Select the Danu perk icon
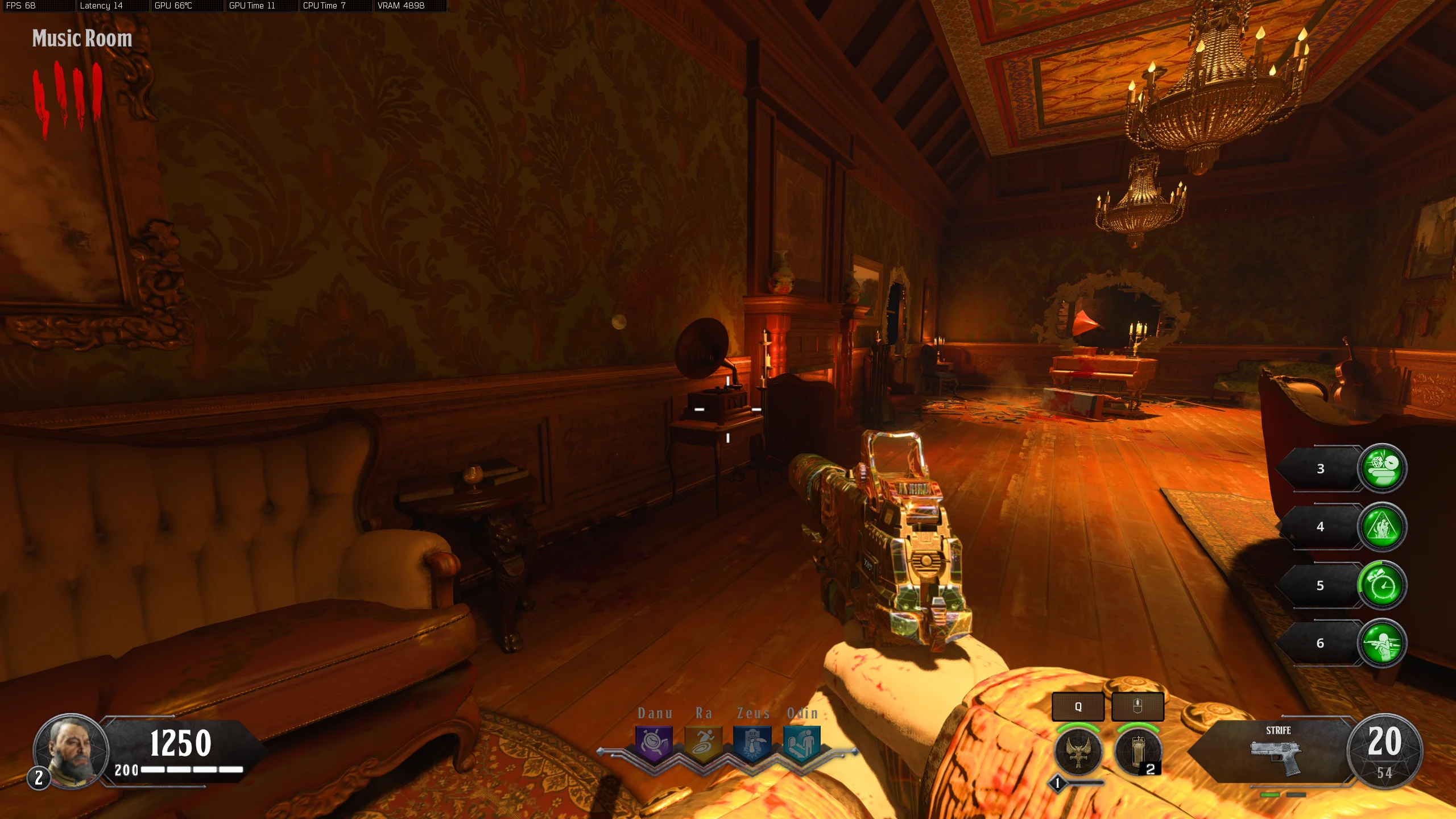This screenshot has width=1456, height=819. pyautogui.click(x=654, y=743)
